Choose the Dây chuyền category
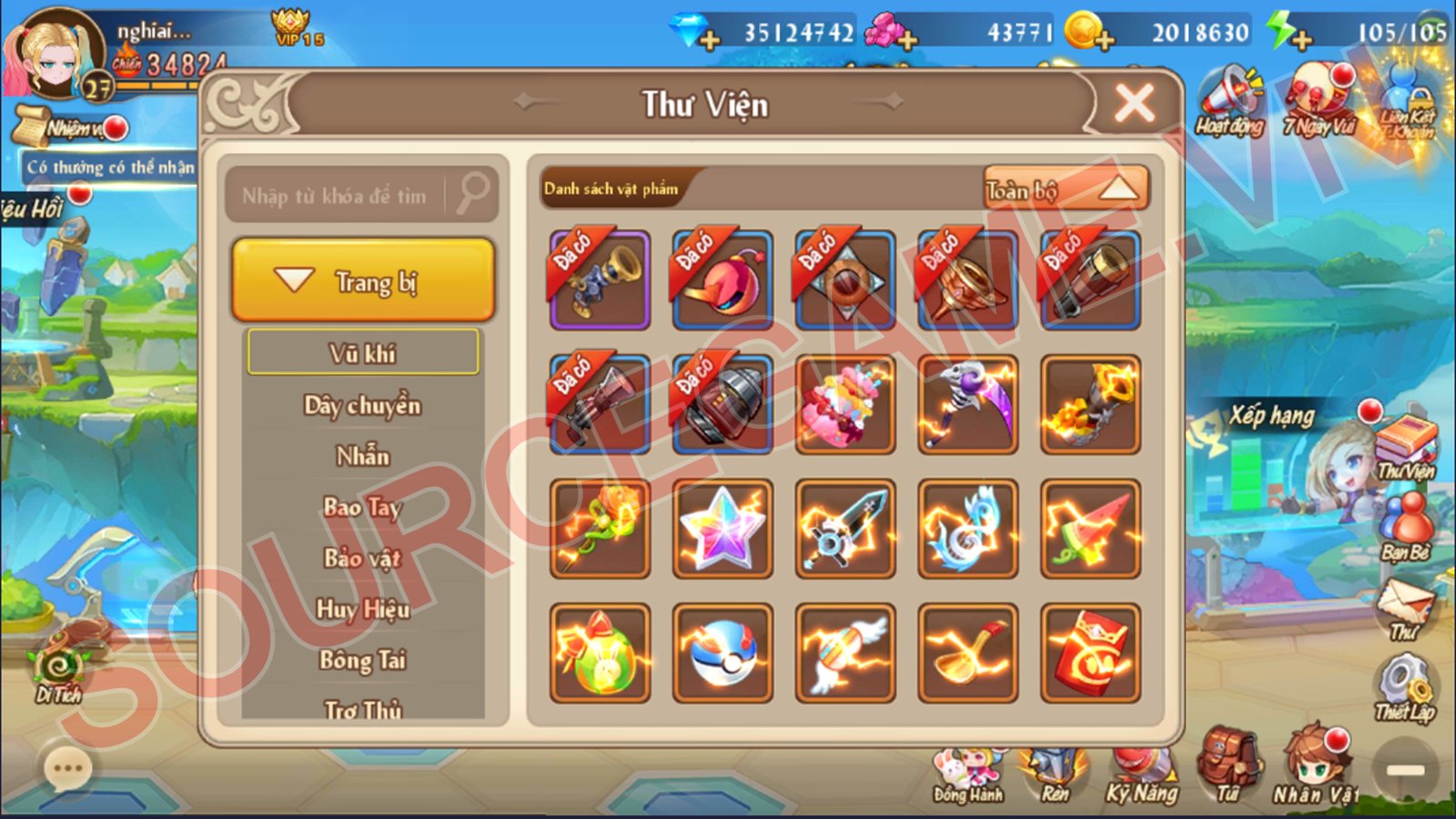Screen dimensions: 1456x819 363,405
